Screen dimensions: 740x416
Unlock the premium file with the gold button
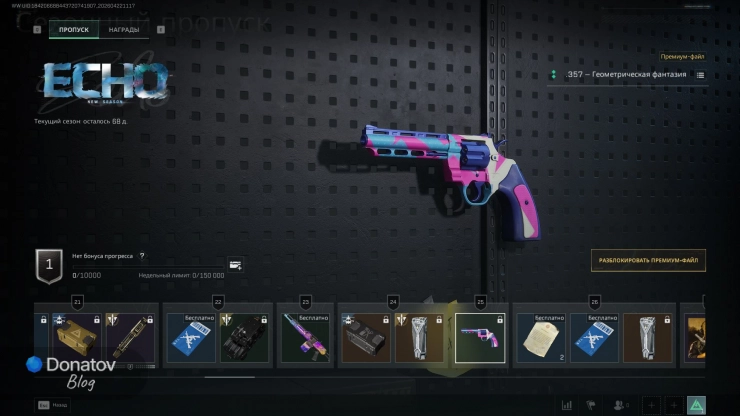(648, 260)
